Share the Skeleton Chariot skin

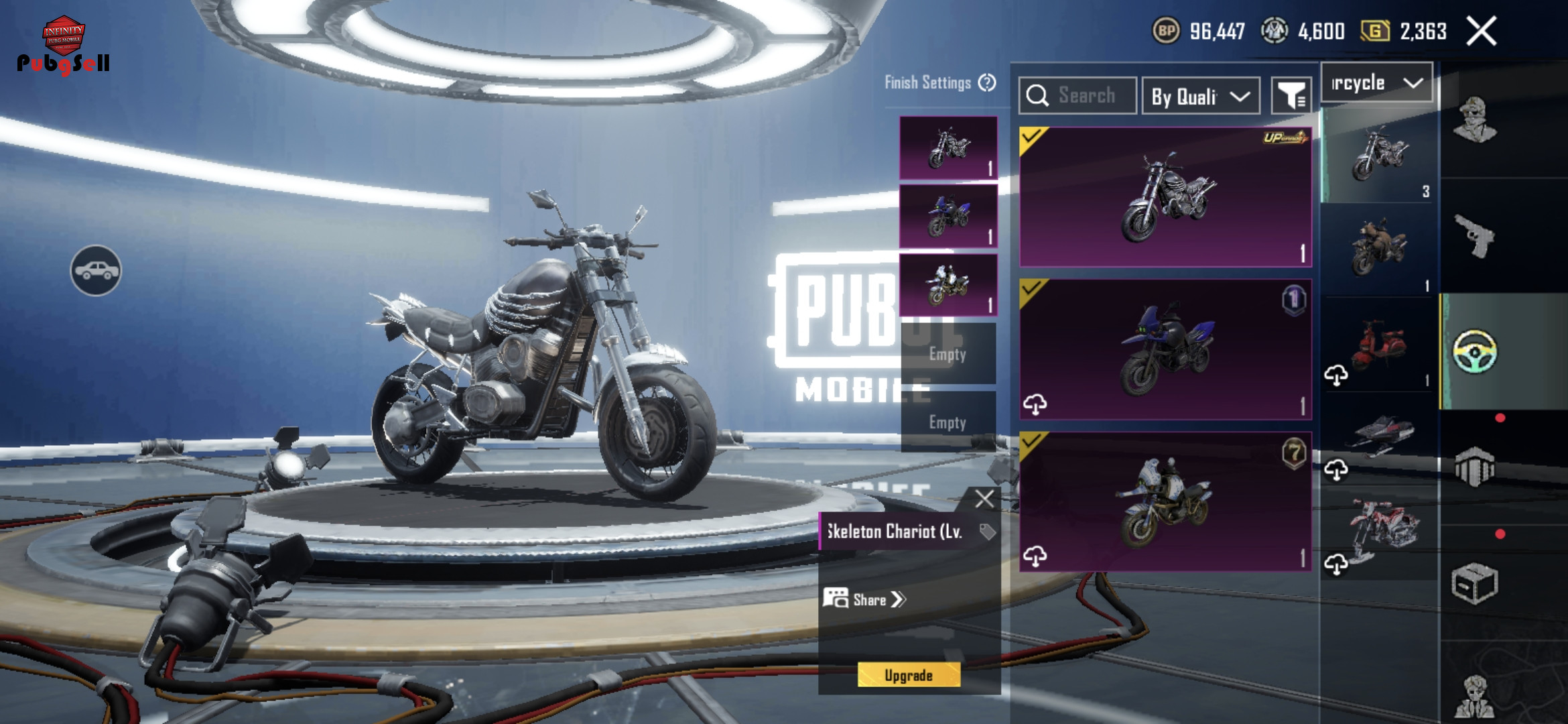[x=864, y=599]
